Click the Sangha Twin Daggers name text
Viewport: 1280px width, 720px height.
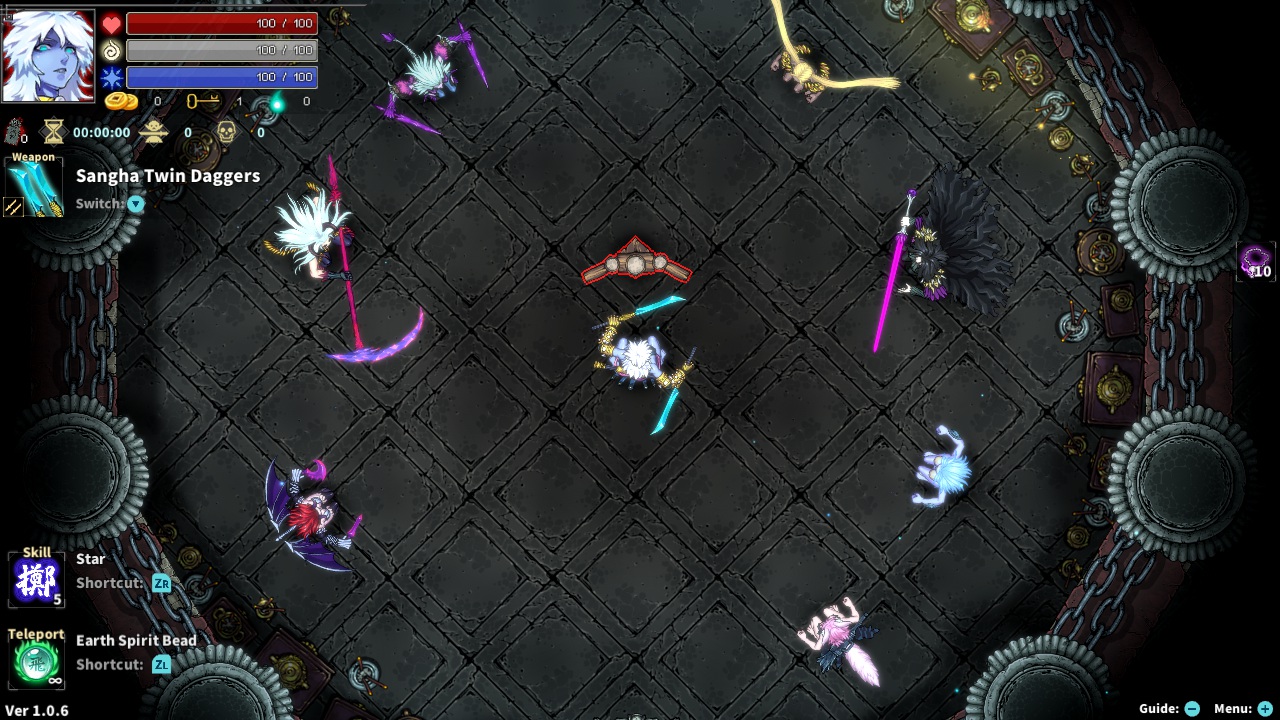pyautogui.click(x=168, y=176)
